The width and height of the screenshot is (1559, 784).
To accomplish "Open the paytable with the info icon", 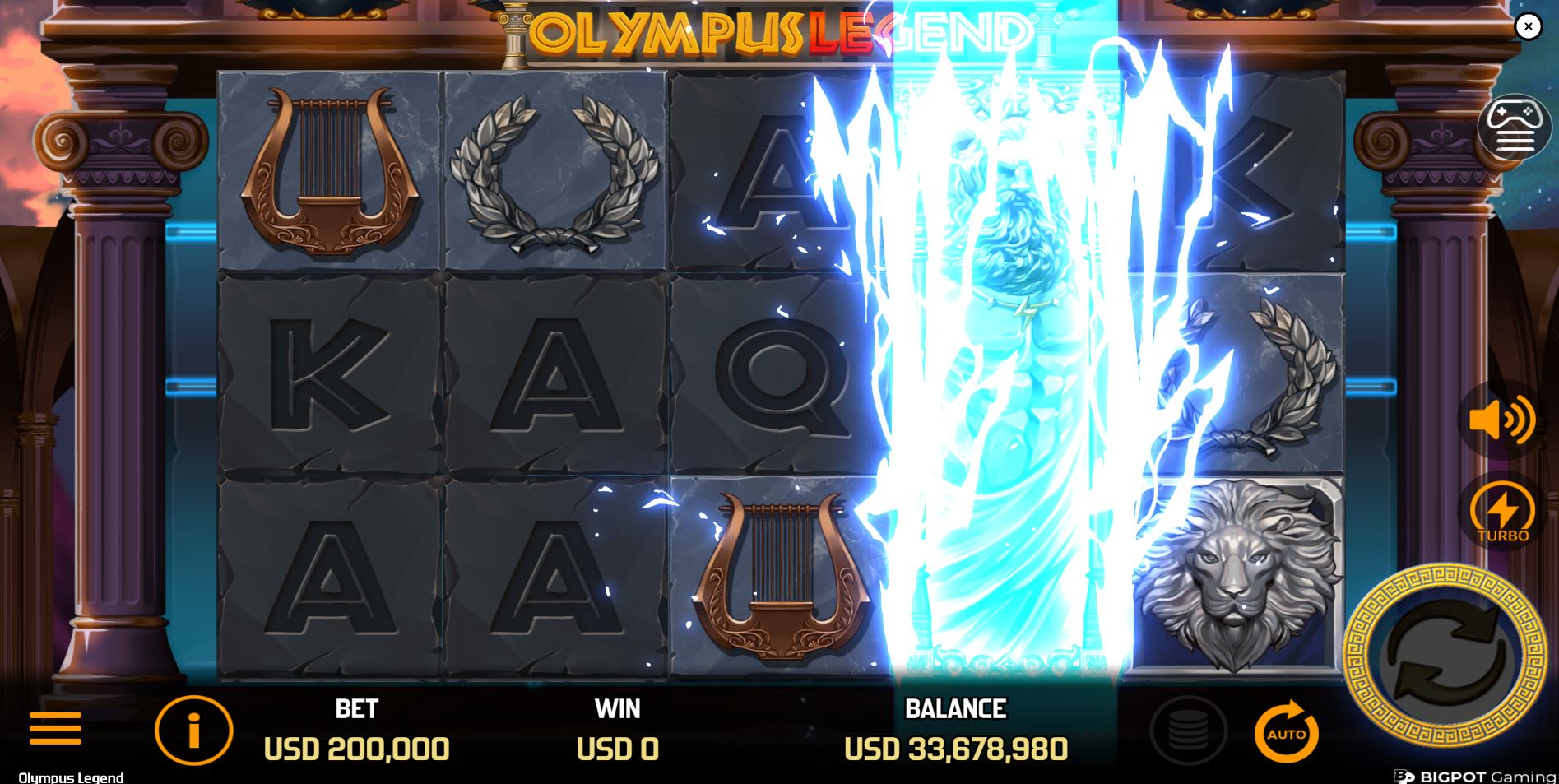I will (x=193, y=728).
